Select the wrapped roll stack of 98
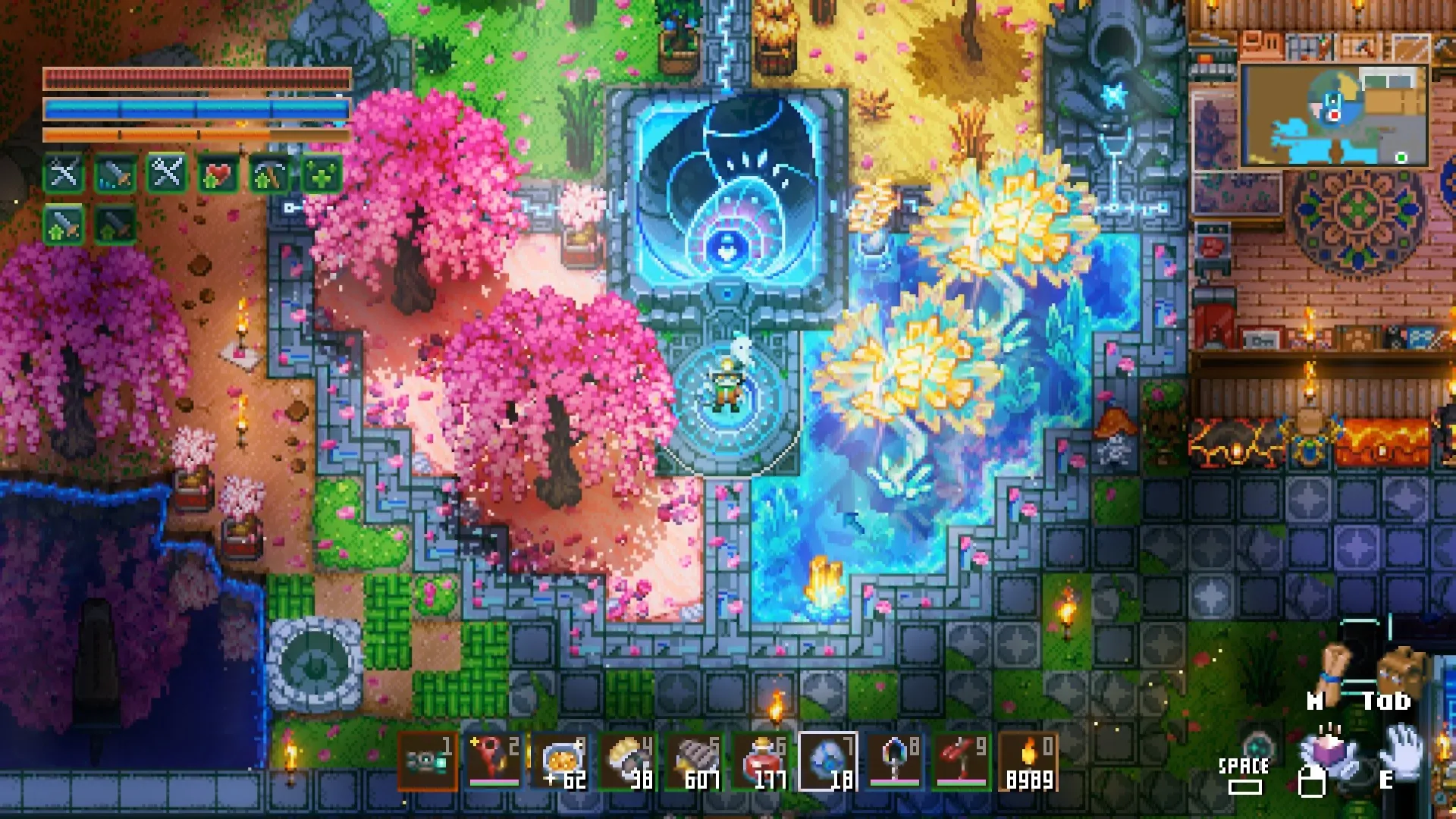The width and height of the screenshot is (1456, 819). tap(628, 762)
